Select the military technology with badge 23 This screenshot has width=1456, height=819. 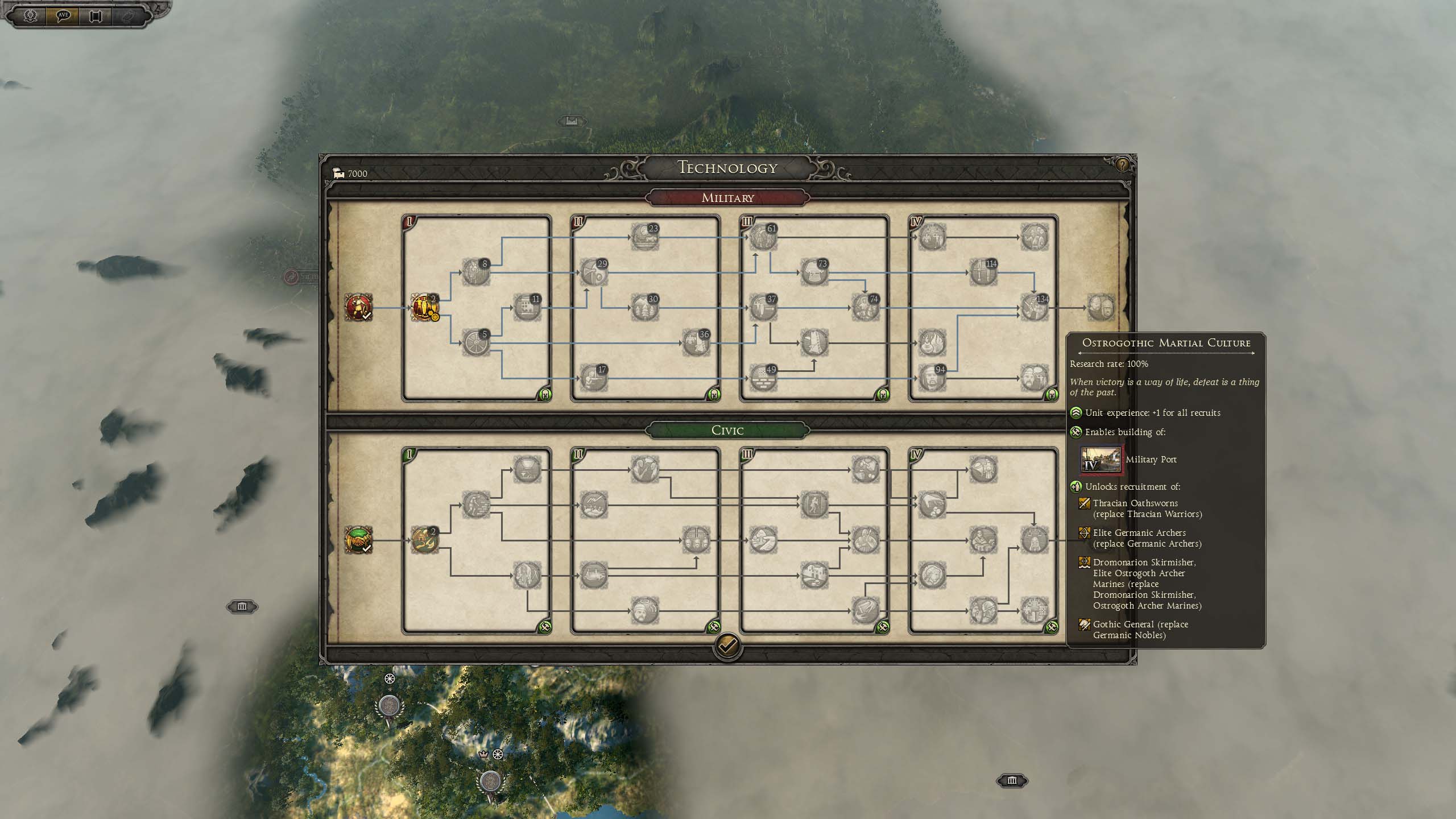[x=644, y=237]
